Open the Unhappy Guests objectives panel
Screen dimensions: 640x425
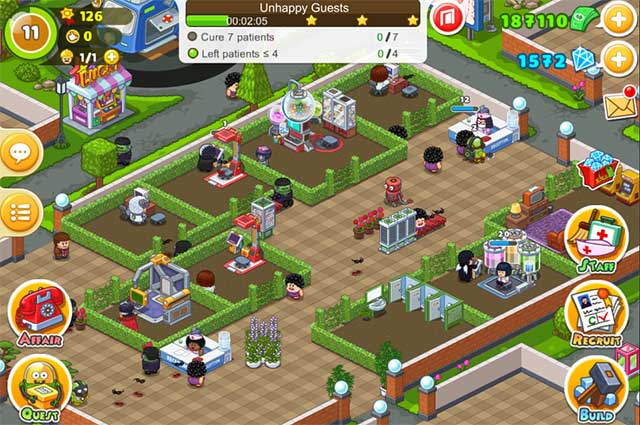tap(301, 32)
